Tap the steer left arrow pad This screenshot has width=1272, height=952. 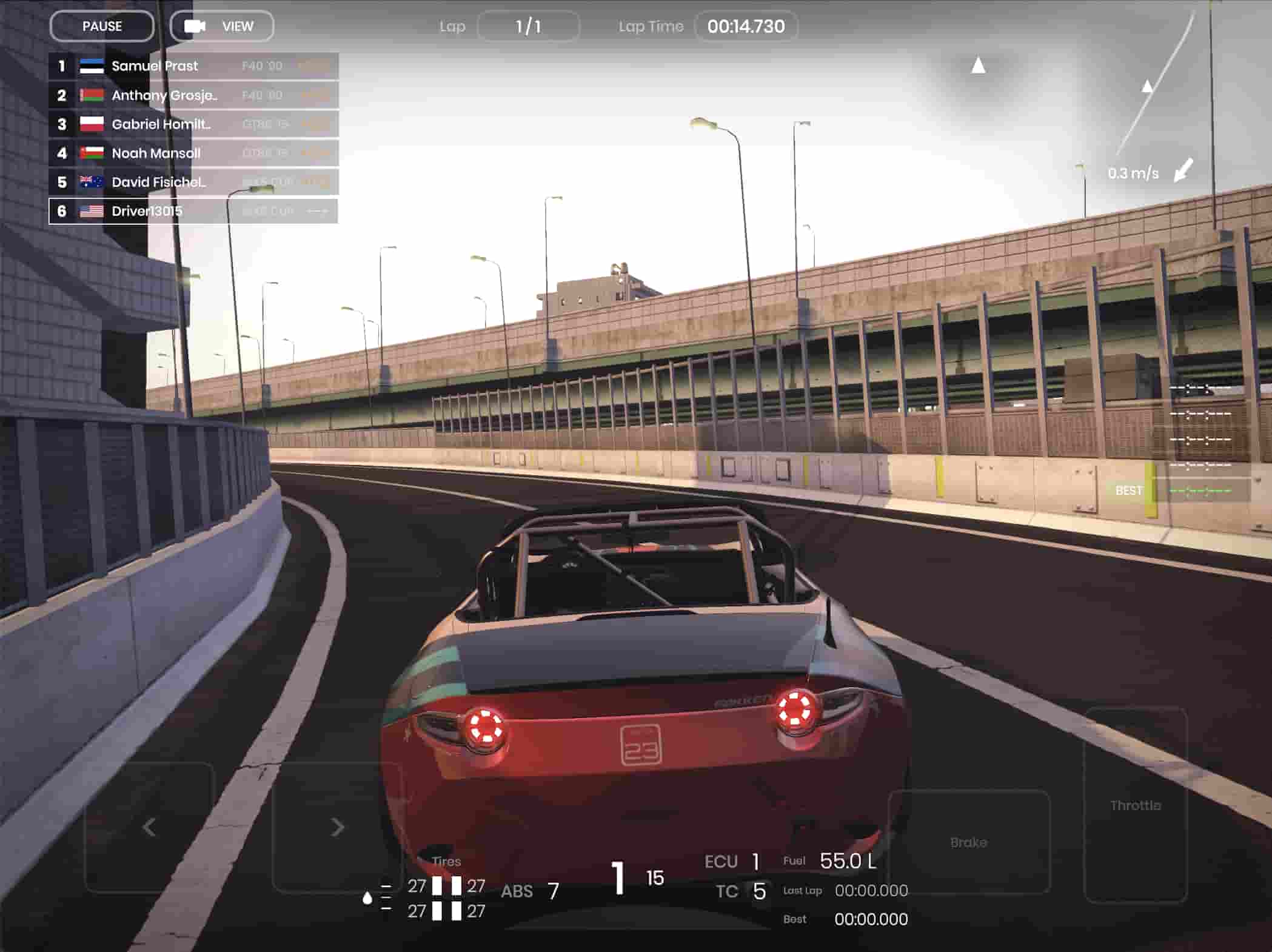pyautogui.click(x=149, y=827)
